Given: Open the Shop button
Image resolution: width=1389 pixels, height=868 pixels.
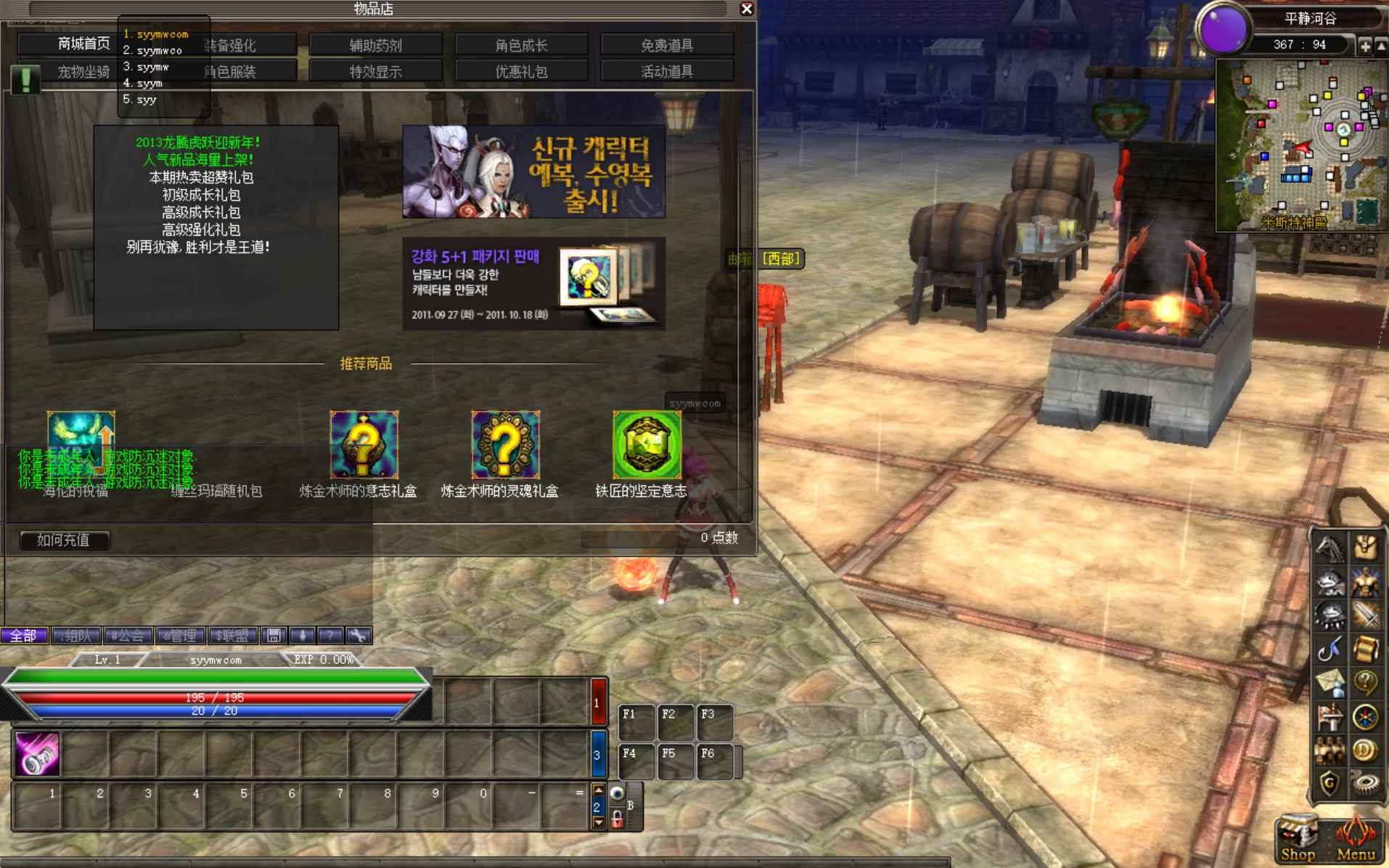Looking at the screenshot, I should tap(1298, 839).
